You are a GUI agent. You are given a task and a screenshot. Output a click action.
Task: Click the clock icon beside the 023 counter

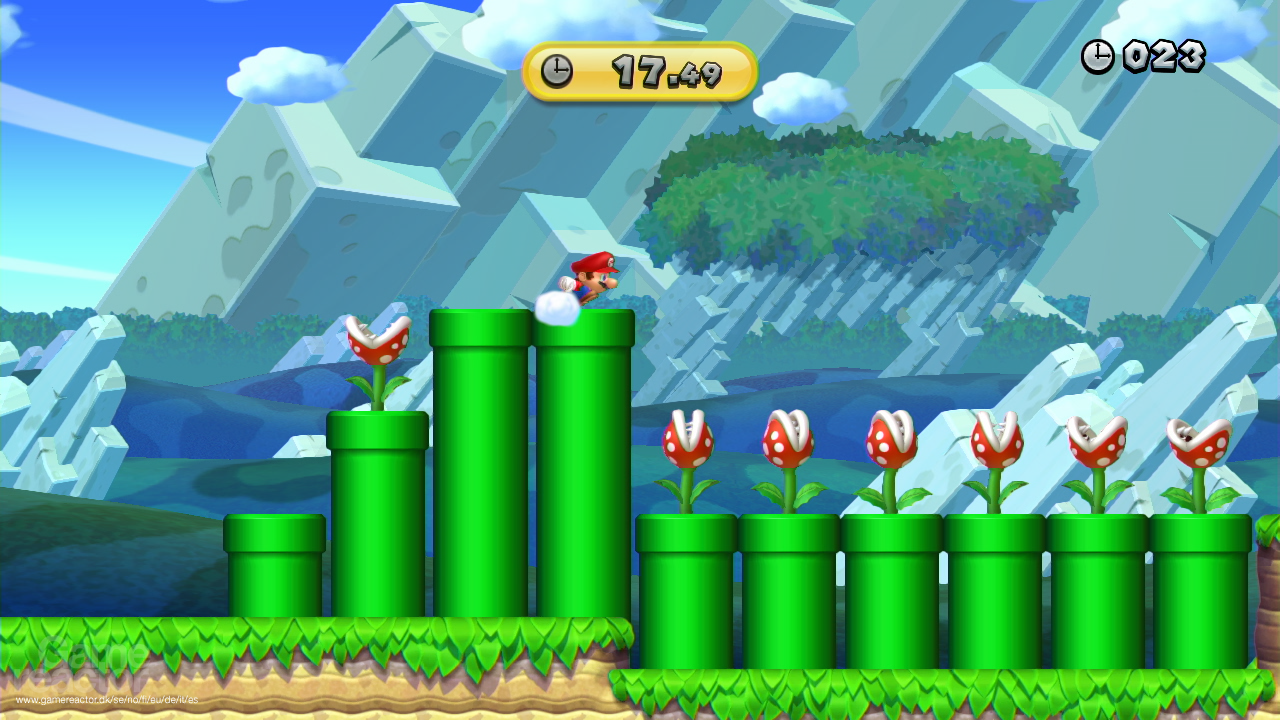1096,57
